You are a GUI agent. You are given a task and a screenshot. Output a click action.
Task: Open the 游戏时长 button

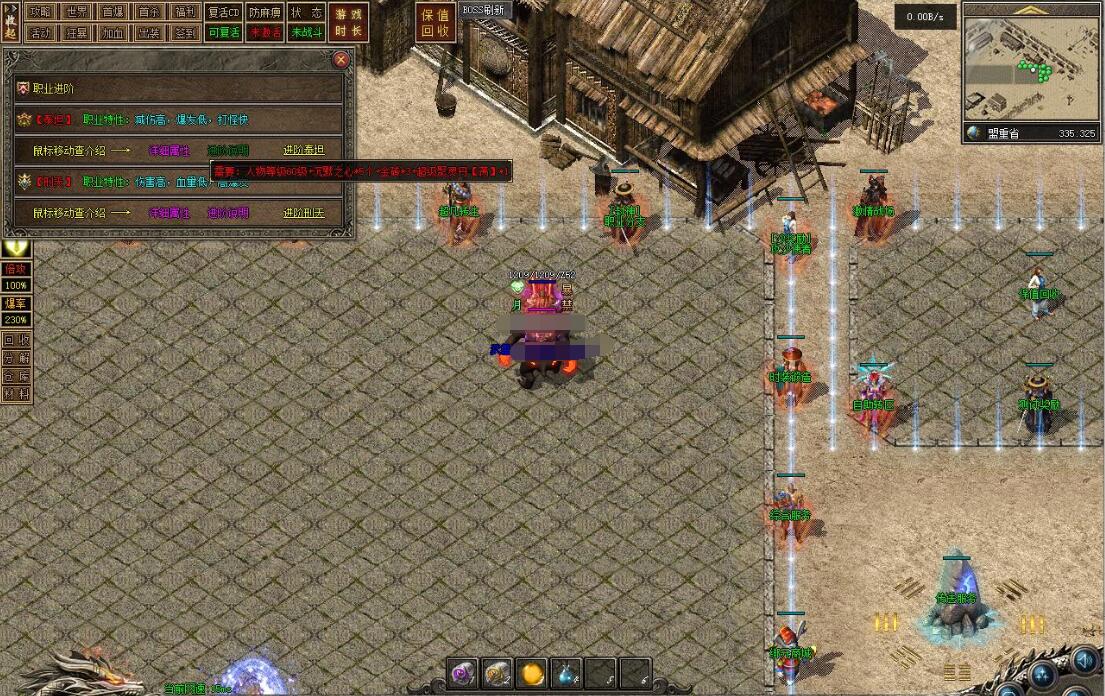[349, 22]
